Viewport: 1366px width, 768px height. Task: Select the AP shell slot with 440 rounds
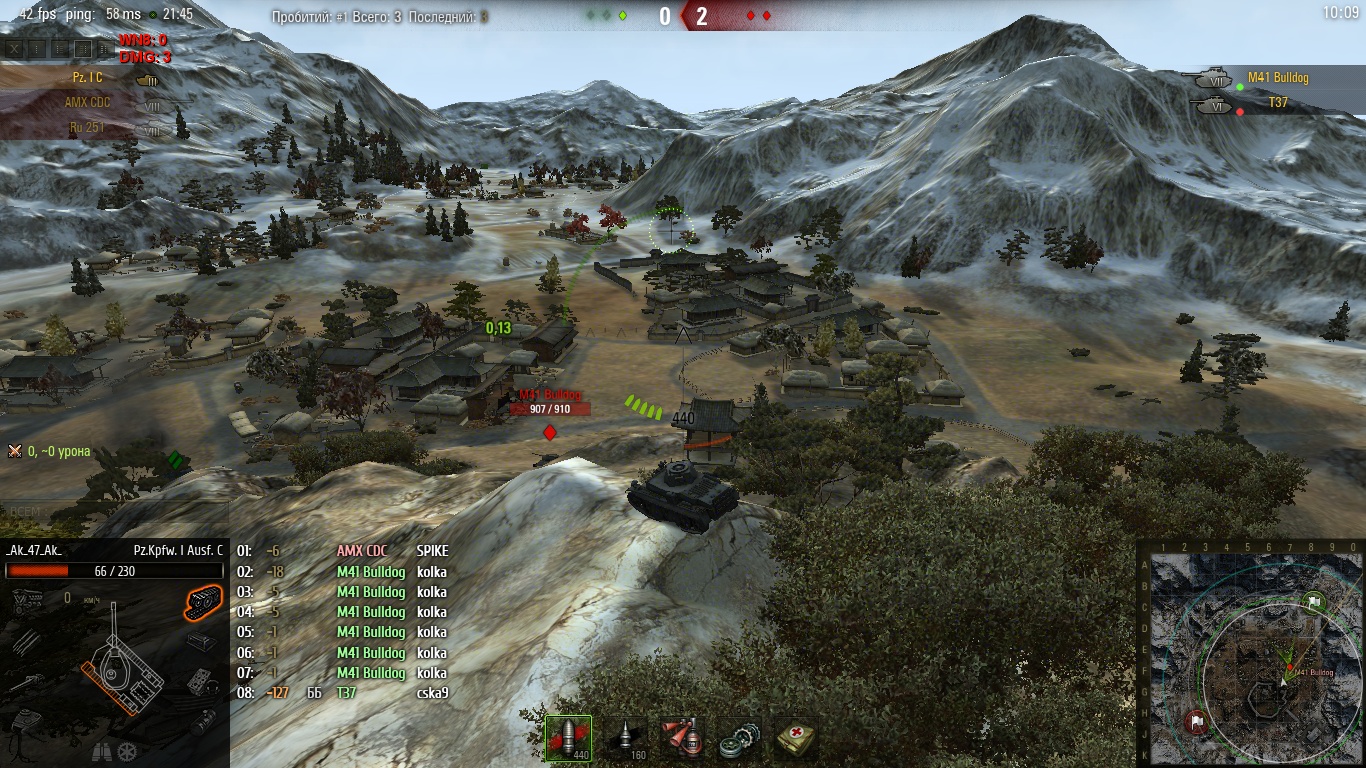pos(568,738)
